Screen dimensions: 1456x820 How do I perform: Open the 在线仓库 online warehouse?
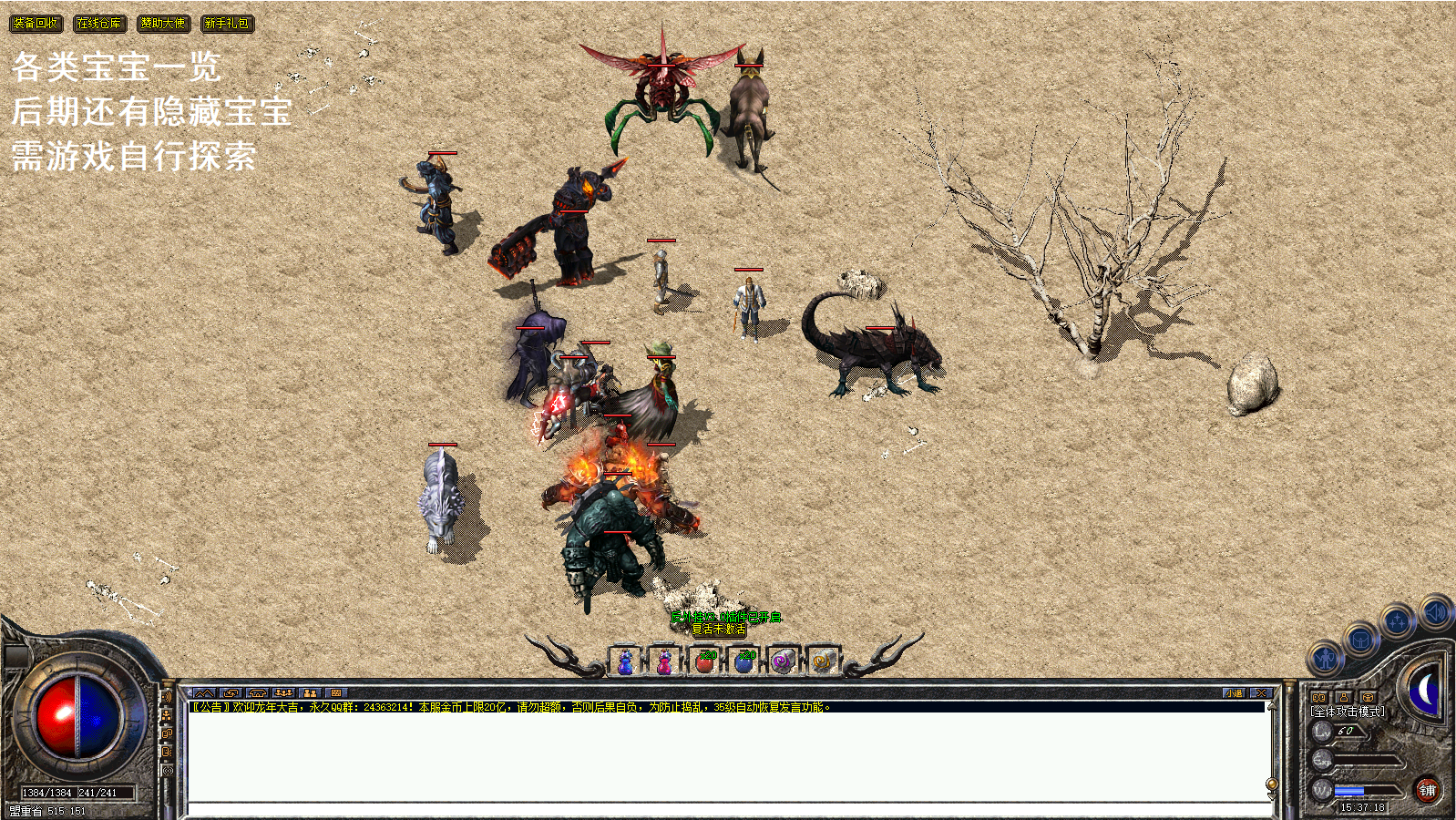[x=99, y=24]
